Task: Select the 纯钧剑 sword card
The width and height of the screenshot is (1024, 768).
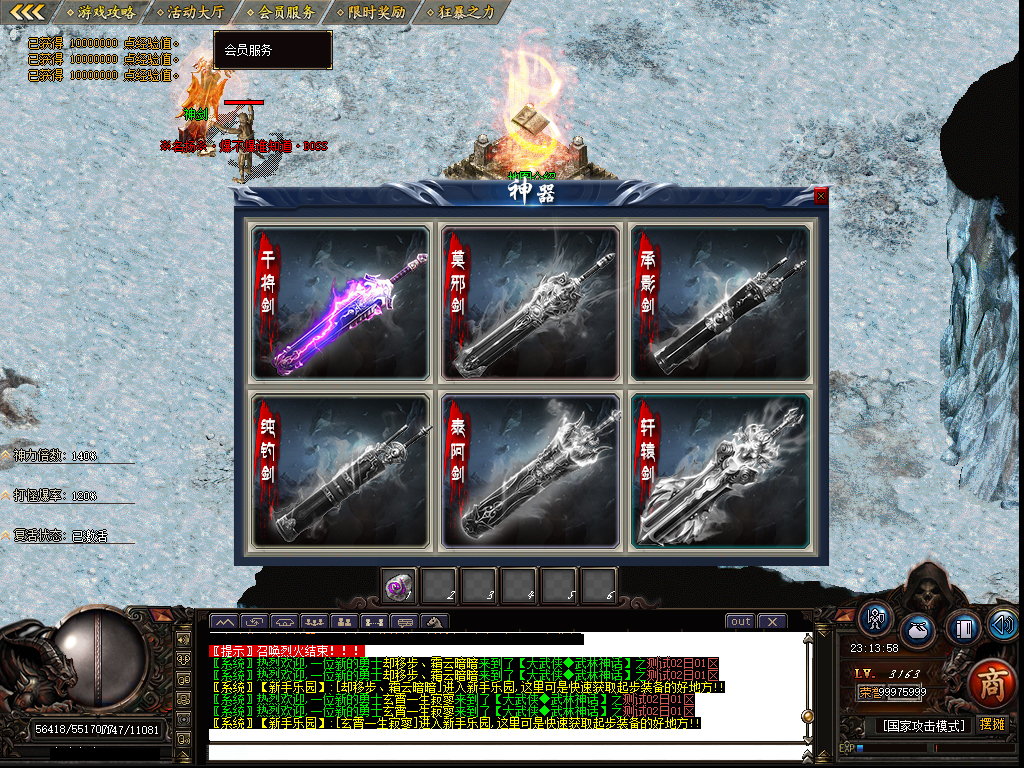Action: click(341, 471)
